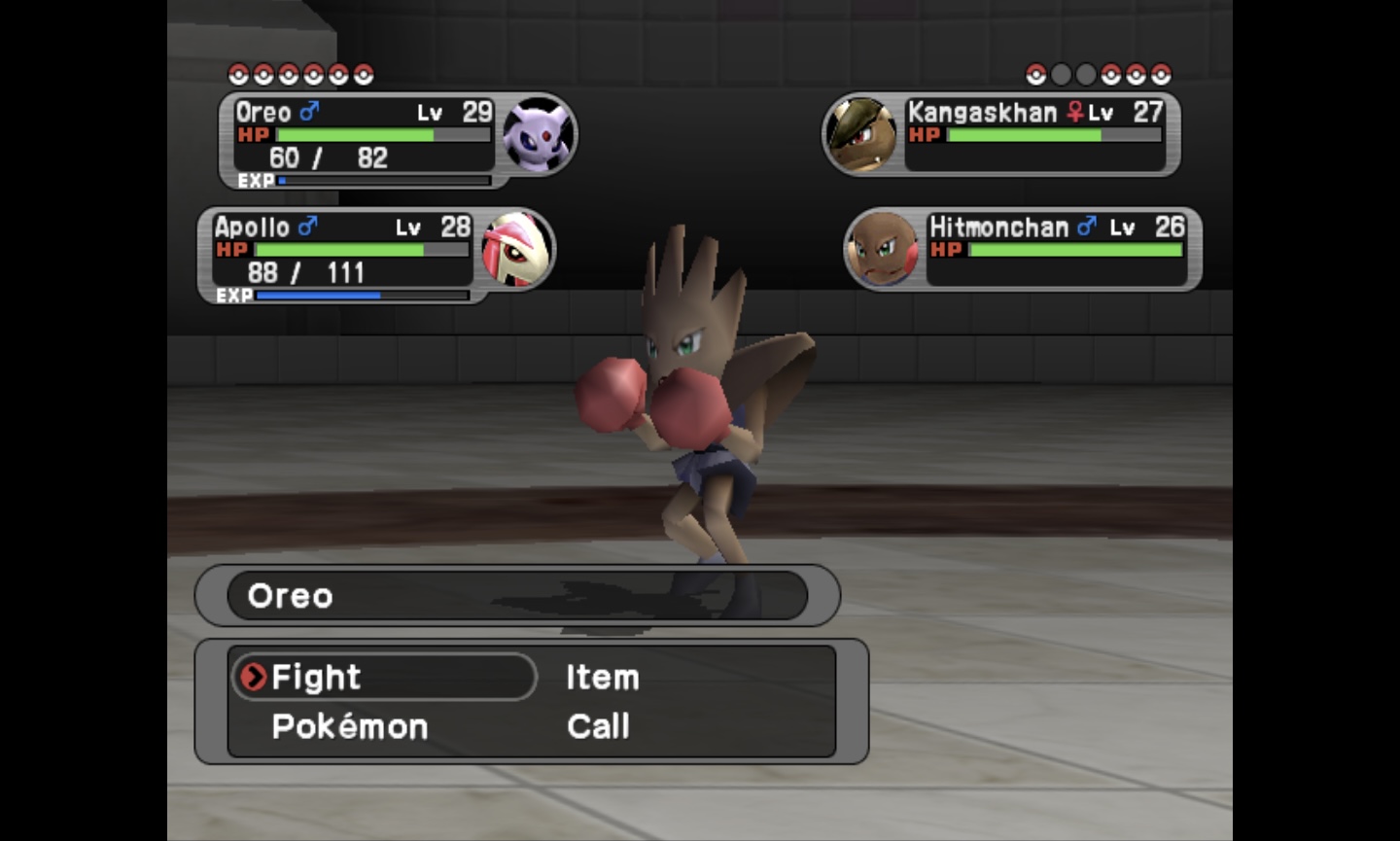This screenshot has width=1400, height=841.
Task: Select the enemy Hitmonchan portrait
Action: click(x=883, y=250)
